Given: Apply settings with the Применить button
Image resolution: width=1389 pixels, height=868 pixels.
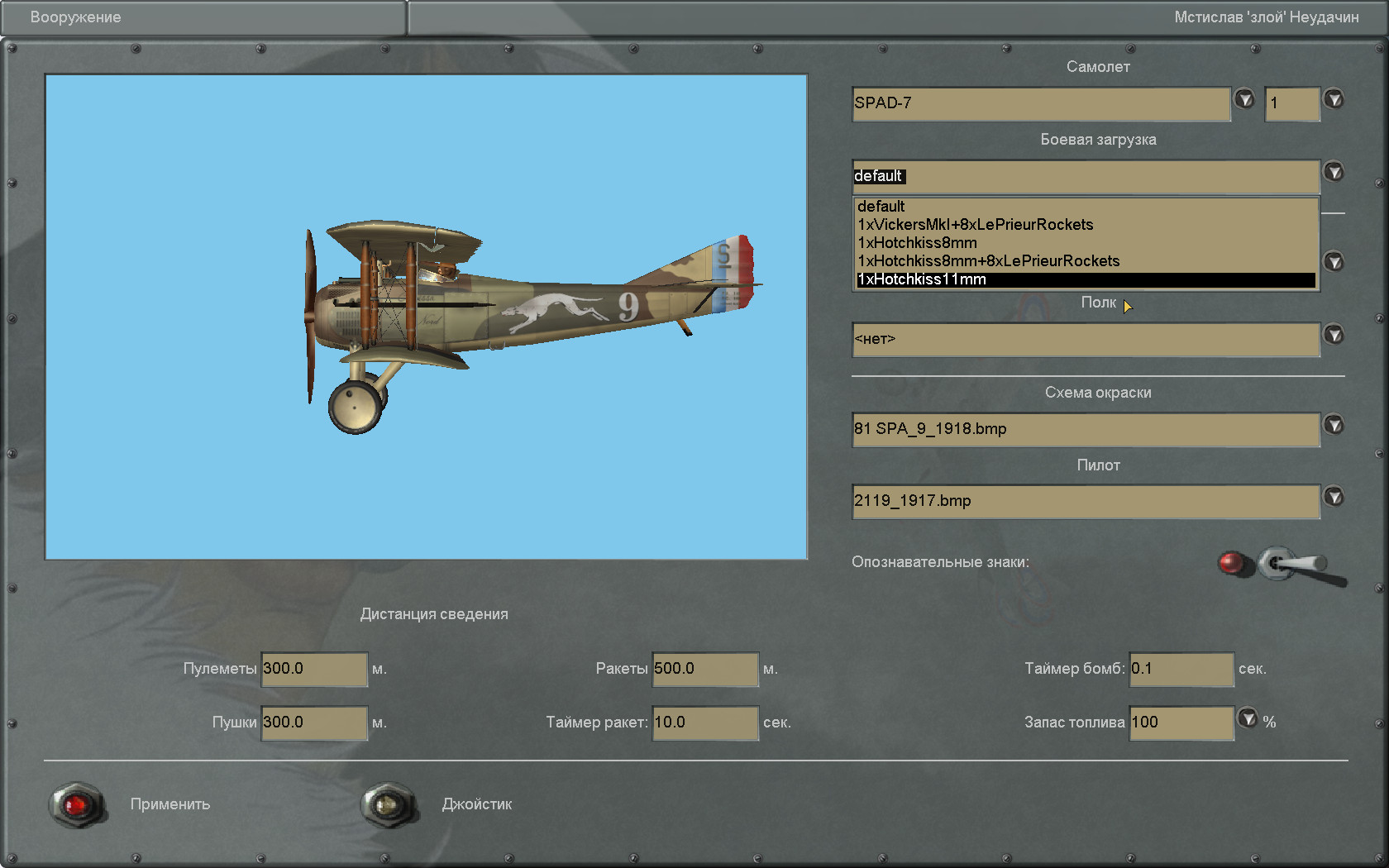Looking at the screenshot, I should click(x=77, y=804).
